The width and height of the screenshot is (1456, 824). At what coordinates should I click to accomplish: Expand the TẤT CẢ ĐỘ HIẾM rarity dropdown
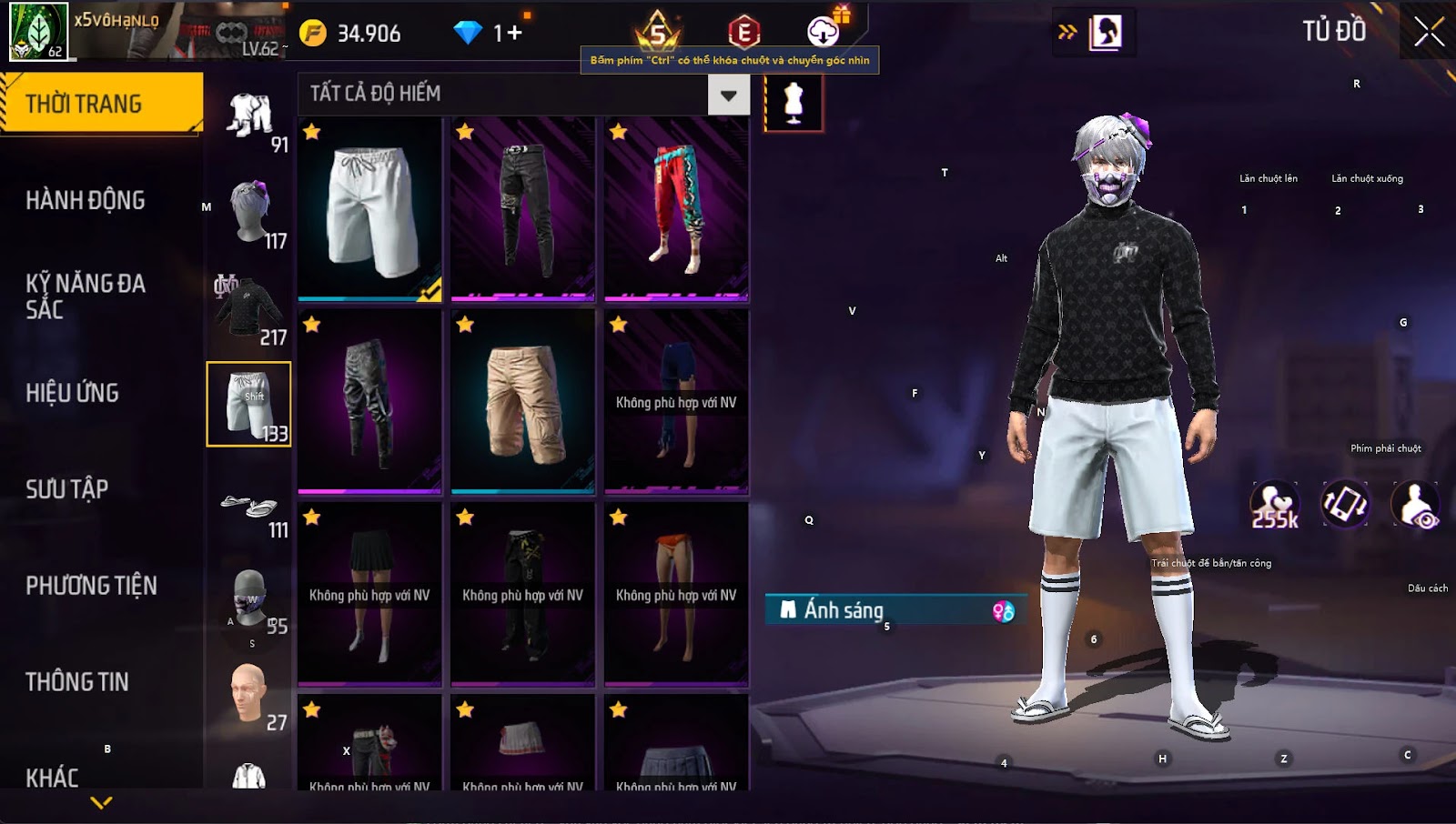pyautogui.click(x=728, y=95)
